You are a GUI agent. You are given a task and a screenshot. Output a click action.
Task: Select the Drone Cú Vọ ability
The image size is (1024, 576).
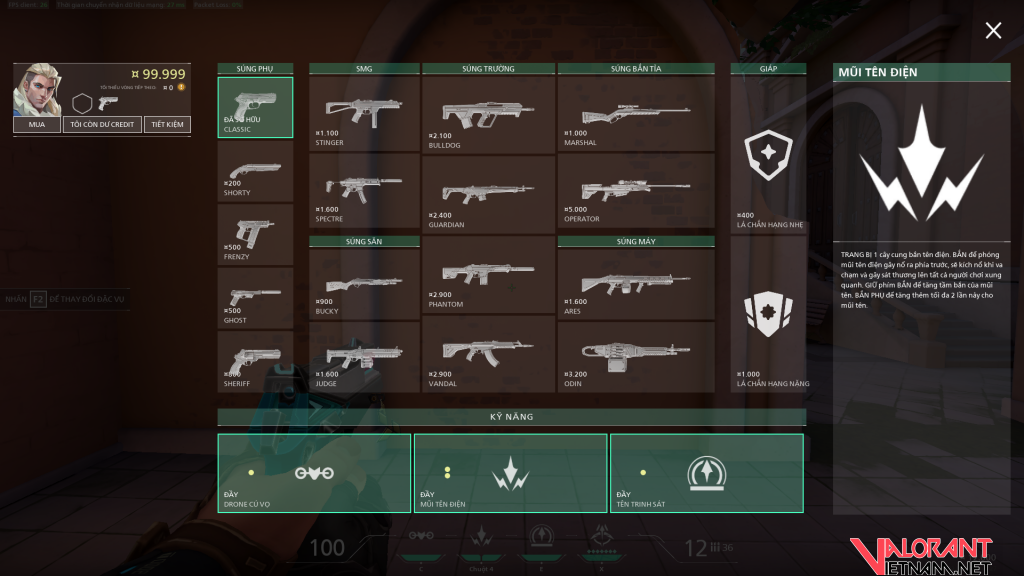[x=314, y=473]
